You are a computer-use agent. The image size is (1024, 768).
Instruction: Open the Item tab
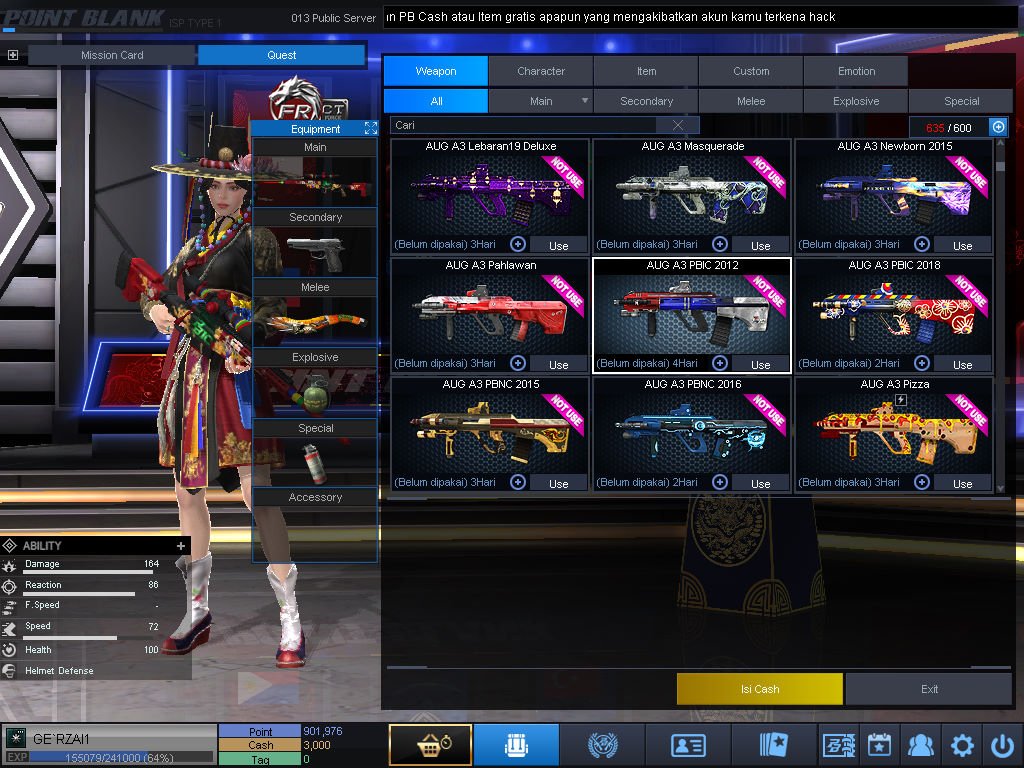coord(646,71)
